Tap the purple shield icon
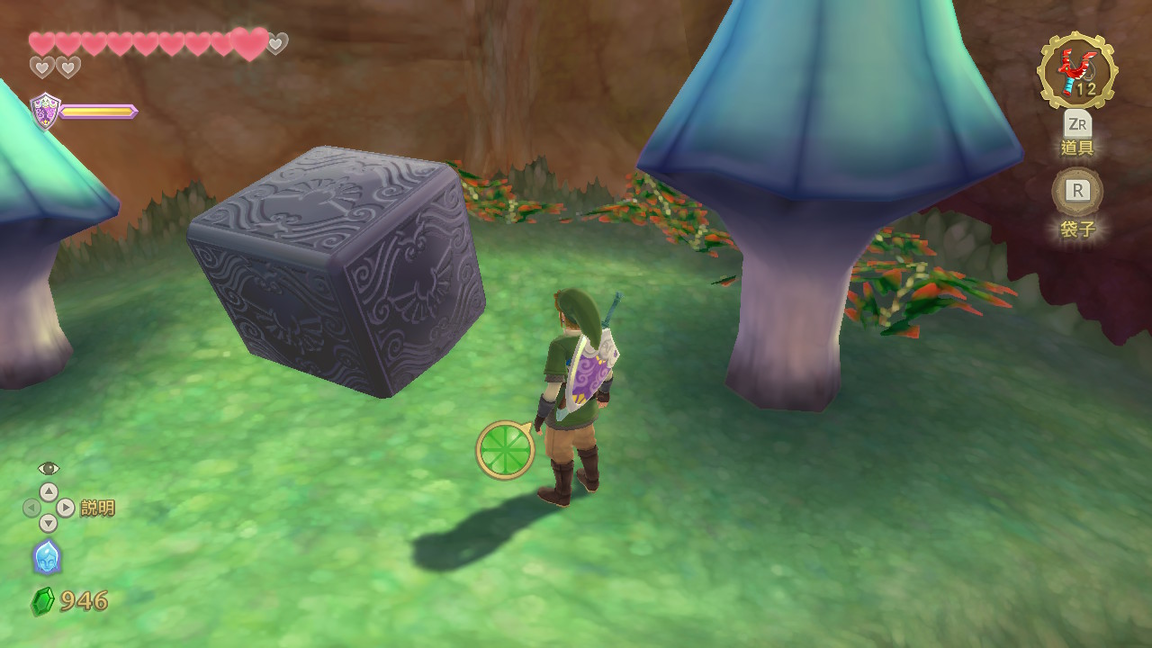The height and width of the screenshot is (648, 1152). [46, 111]
